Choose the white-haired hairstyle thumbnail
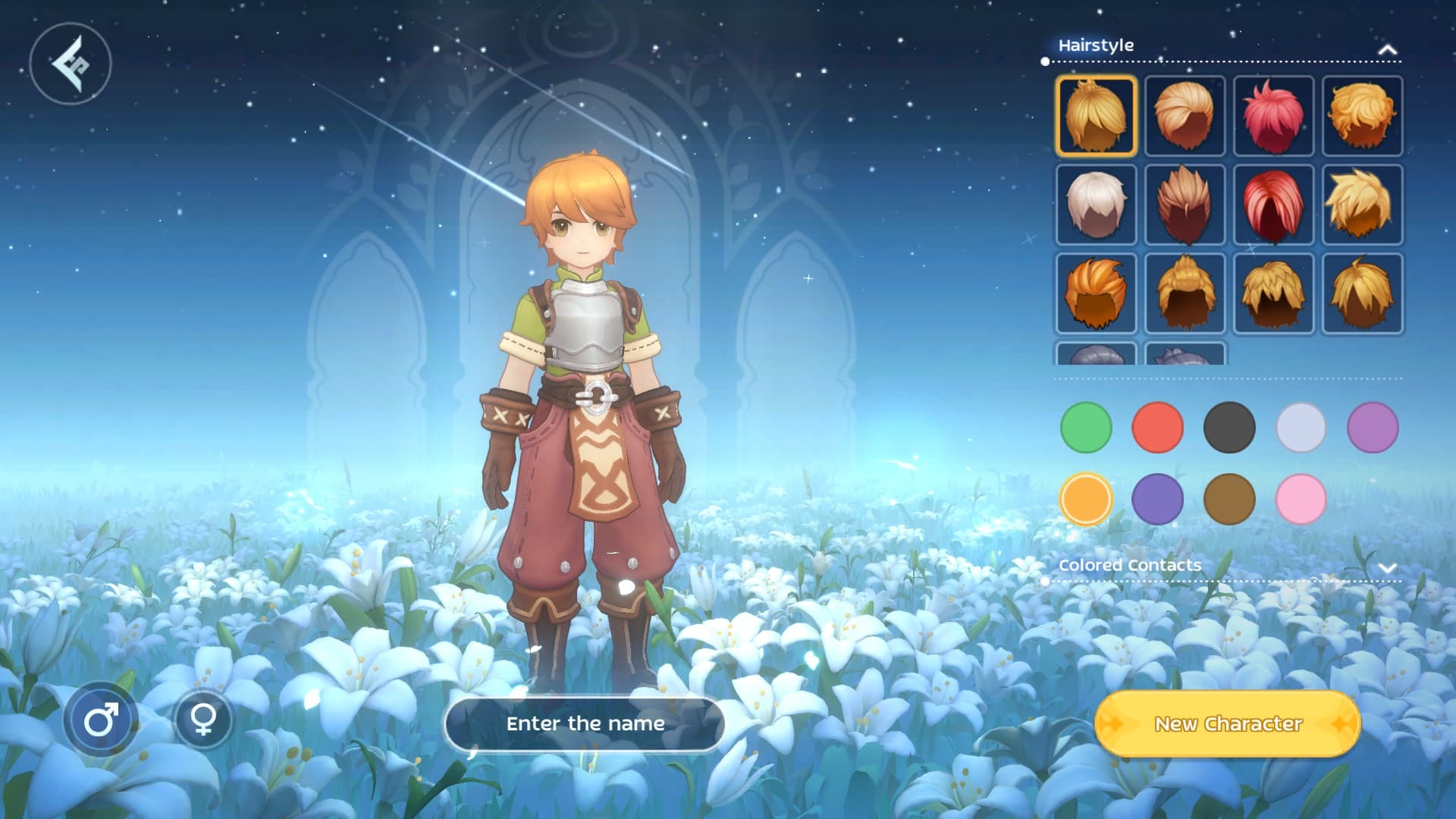 coord(1096,205)
